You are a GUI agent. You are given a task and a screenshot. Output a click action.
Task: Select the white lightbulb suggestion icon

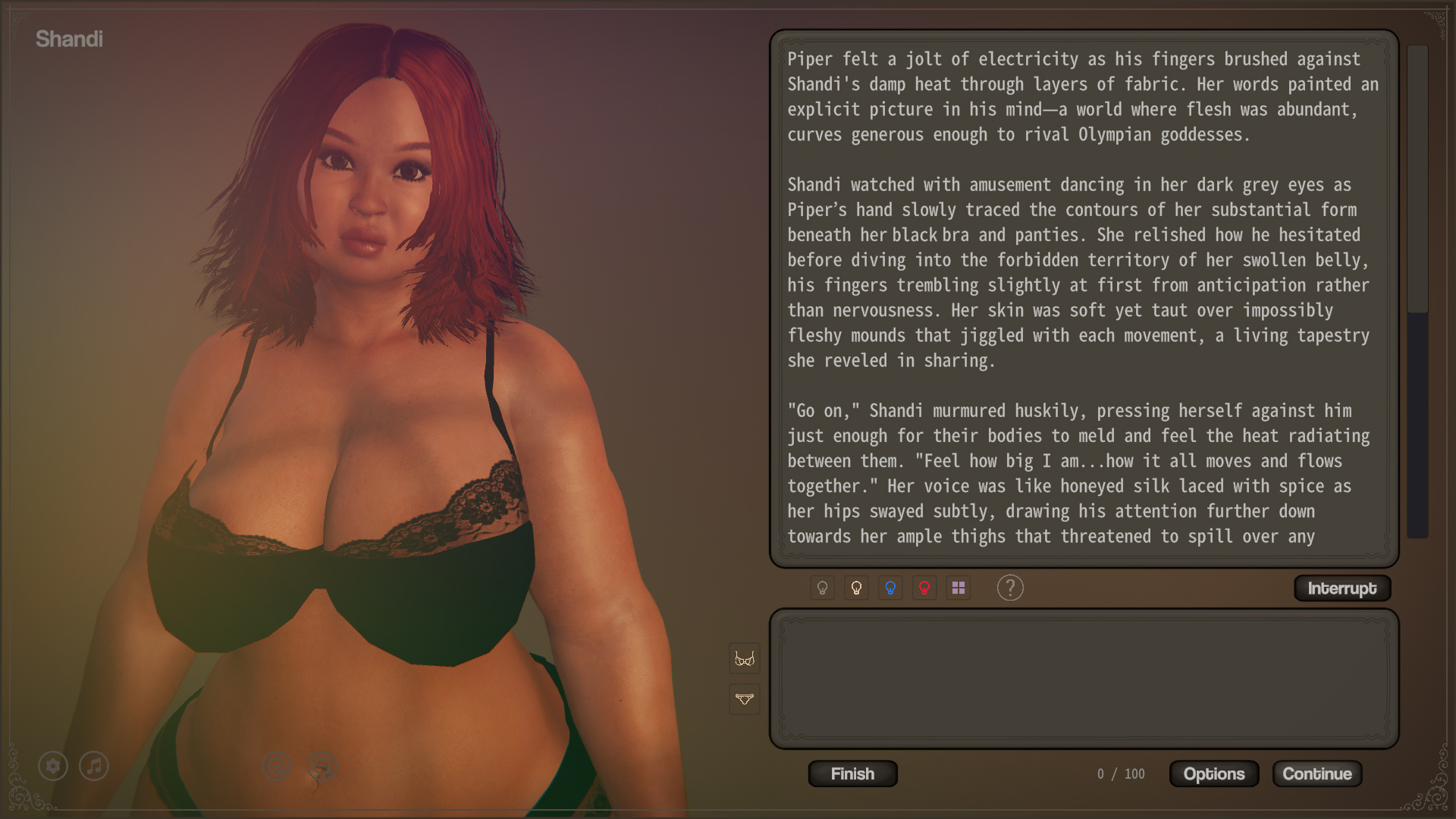pos(856,588)
